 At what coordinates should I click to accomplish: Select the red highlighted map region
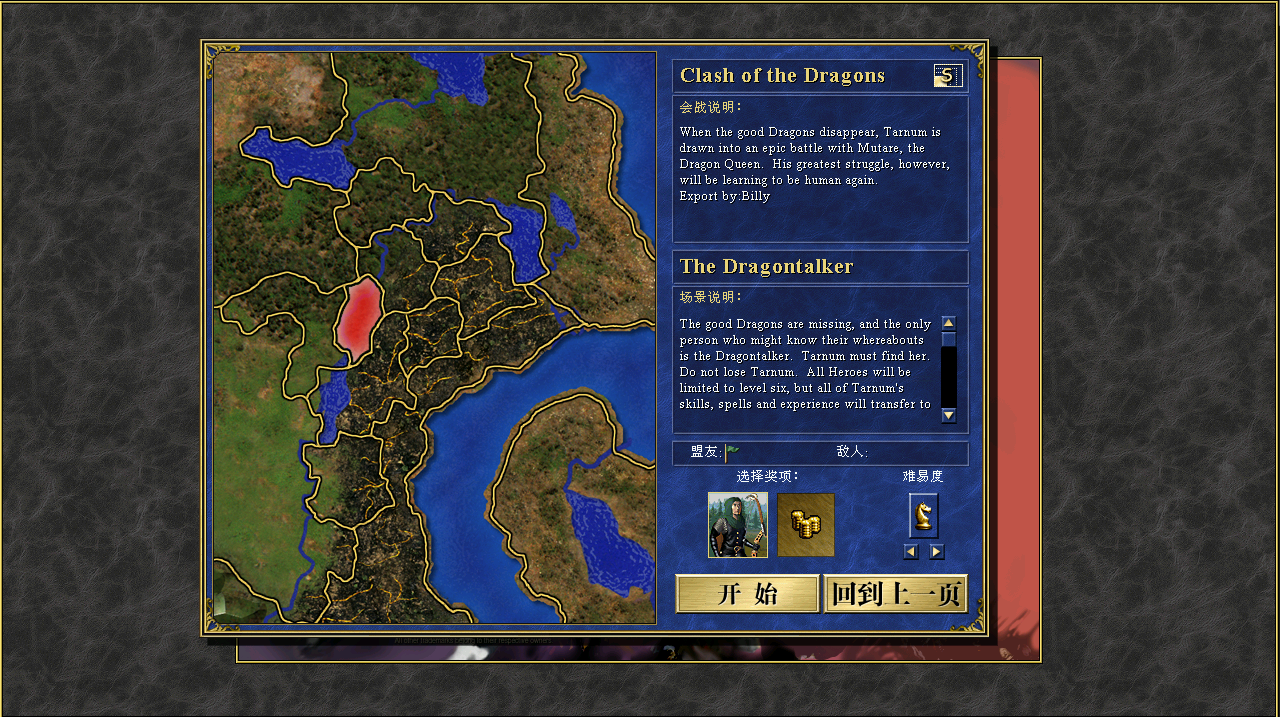[359, 318]
